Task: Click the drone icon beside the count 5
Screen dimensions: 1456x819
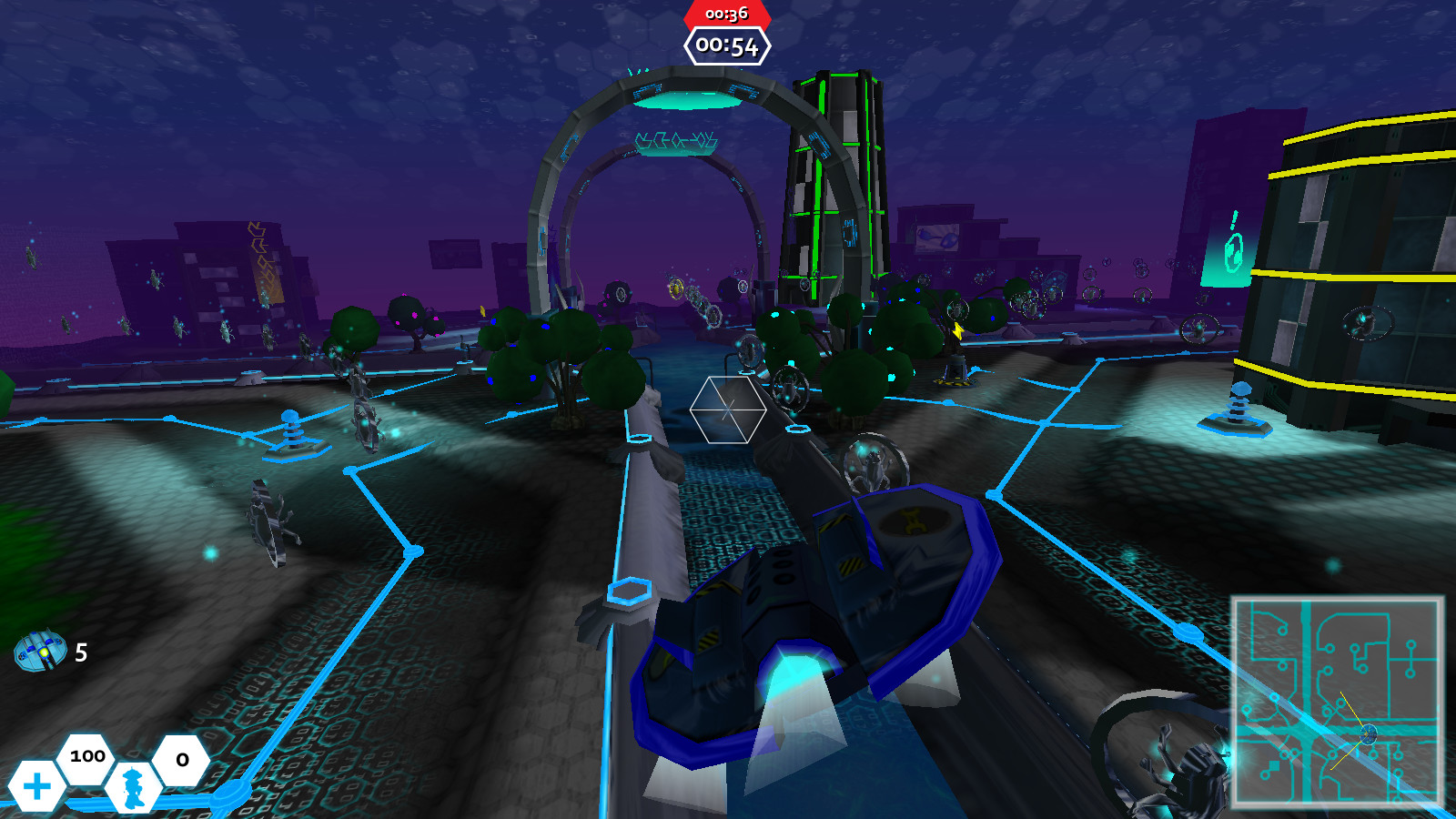Action: 40,652
